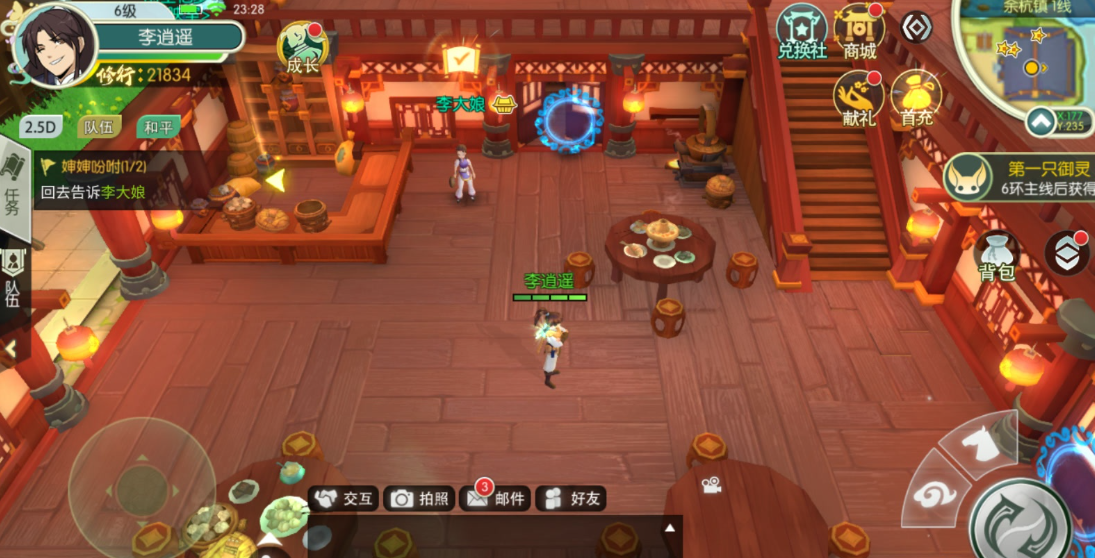Open the 商城 store
1095x558 pixels.
pyautogui.click(x=860, y=32)
